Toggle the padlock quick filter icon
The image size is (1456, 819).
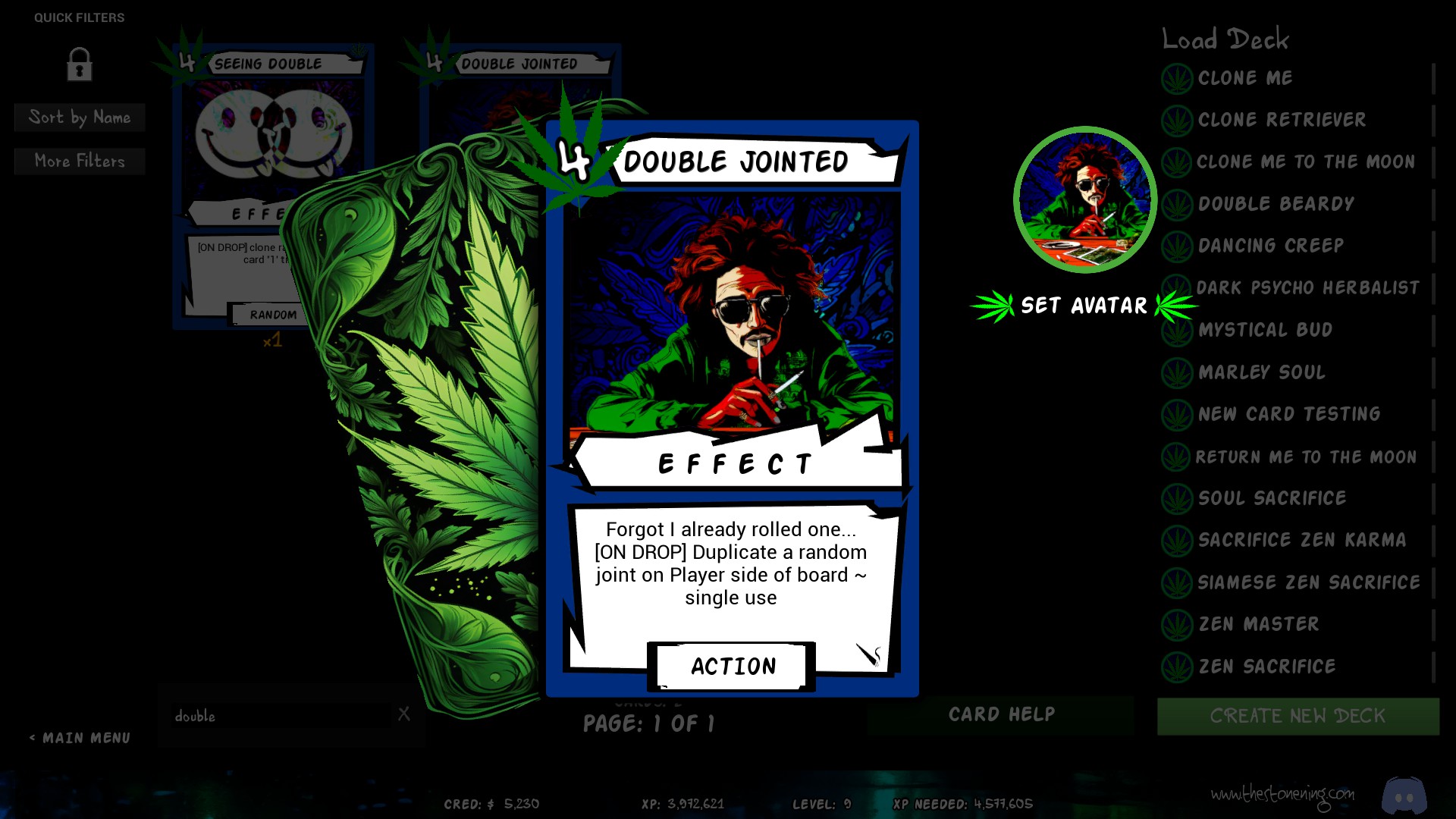pos(79,64)
